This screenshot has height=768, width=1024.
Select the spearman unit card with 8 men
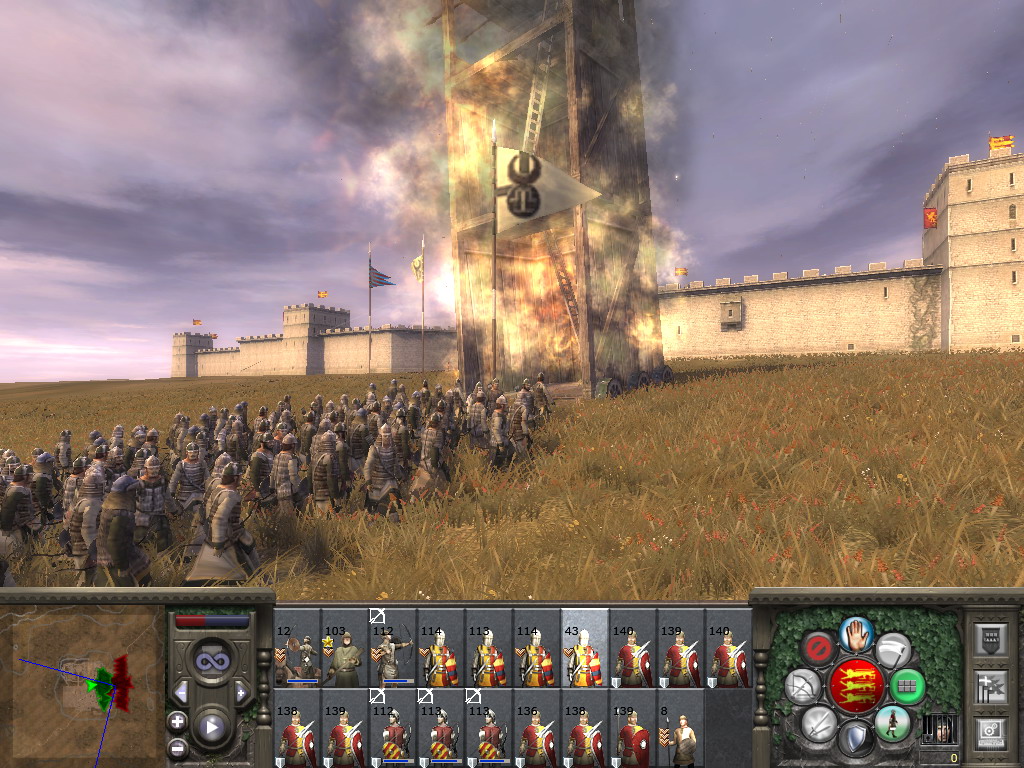tap(681, 728)
